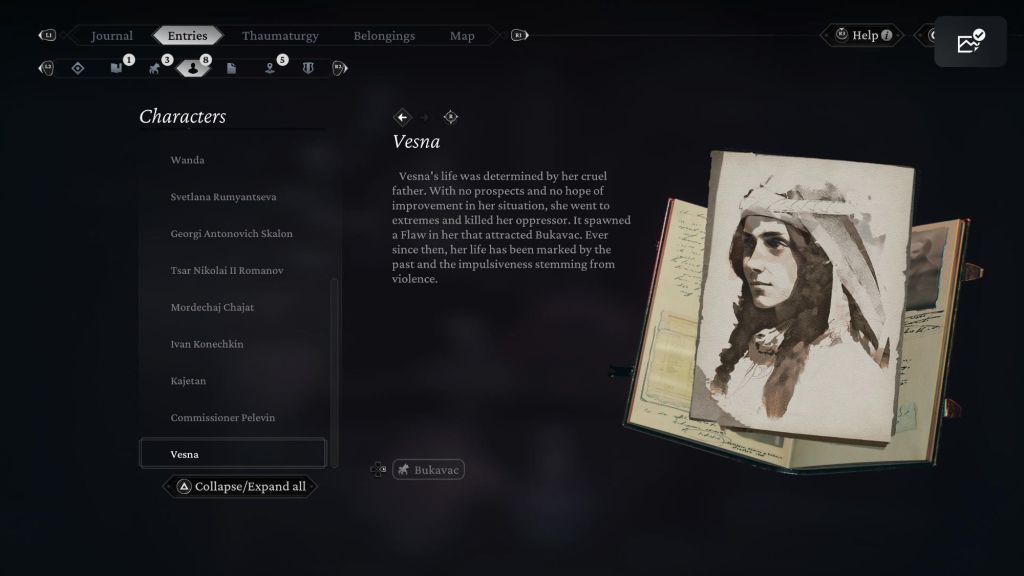
Task: Click the chart overlay icon at top right
Action: 970,42
